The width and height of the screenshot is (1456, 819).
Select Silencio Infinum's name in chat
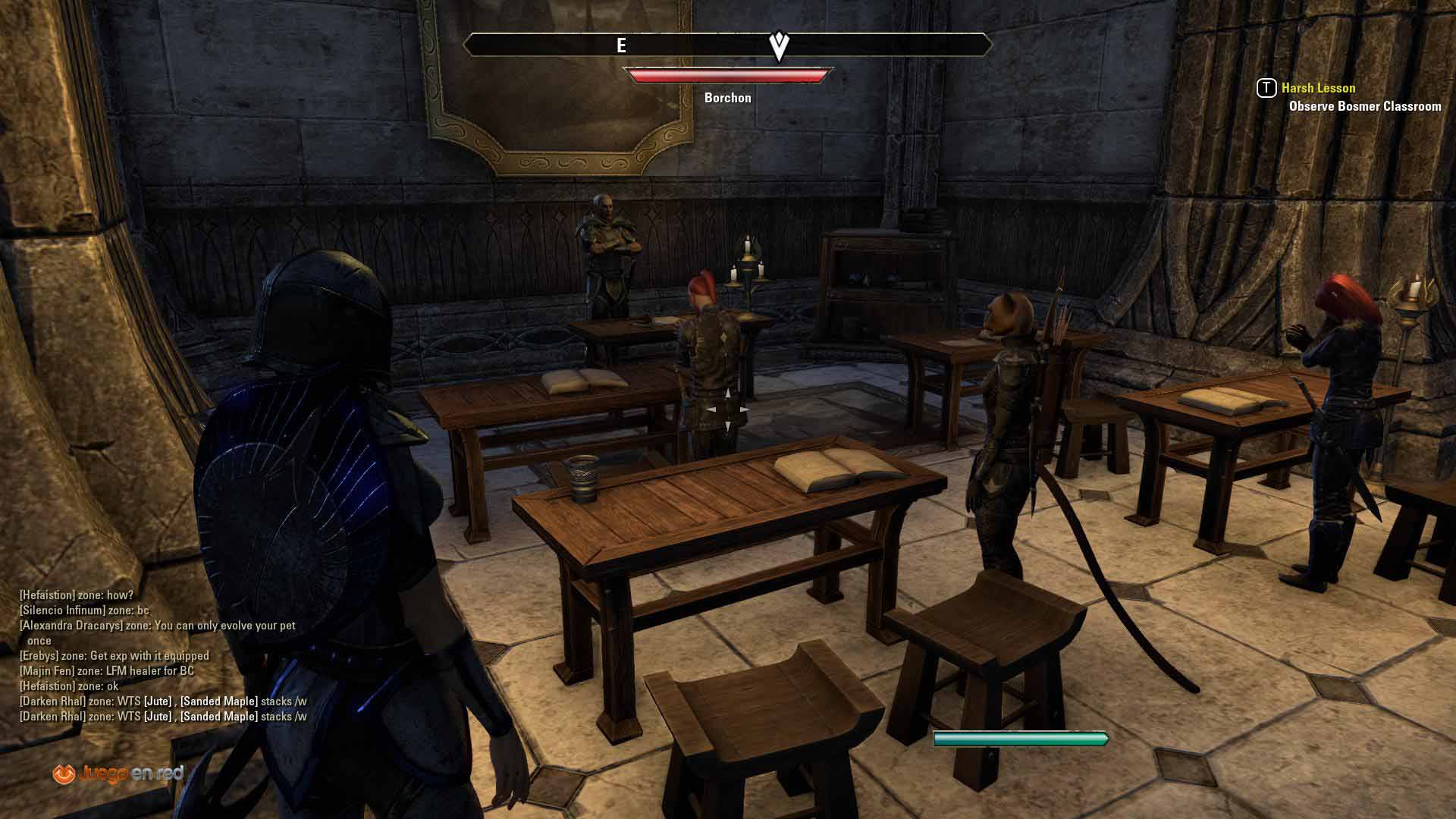click(x=63, y=610)
